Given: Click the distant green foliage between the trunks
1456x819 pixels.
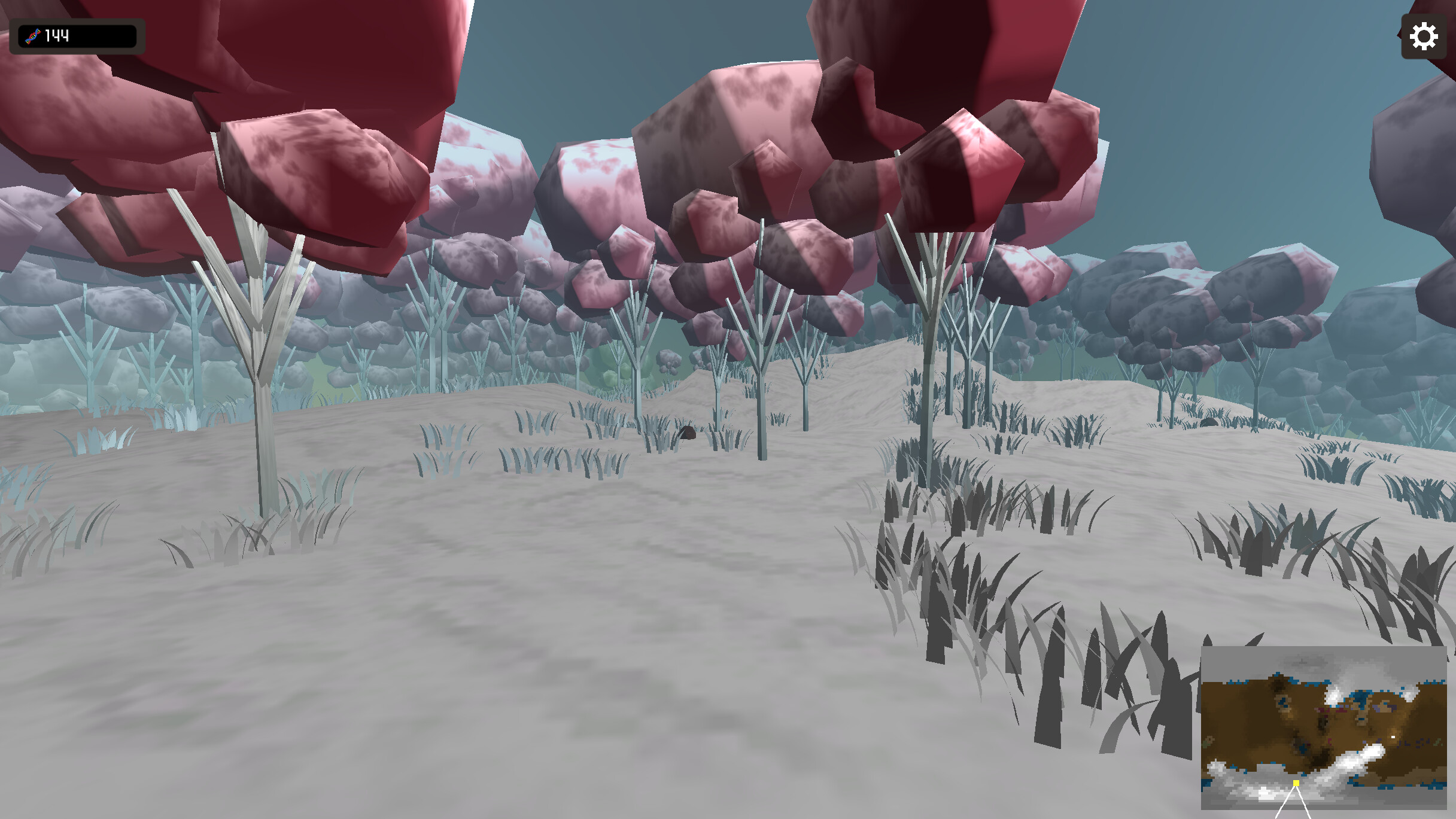Looking at the screenshot, I should pyautogui.click(x=610, y=377).
